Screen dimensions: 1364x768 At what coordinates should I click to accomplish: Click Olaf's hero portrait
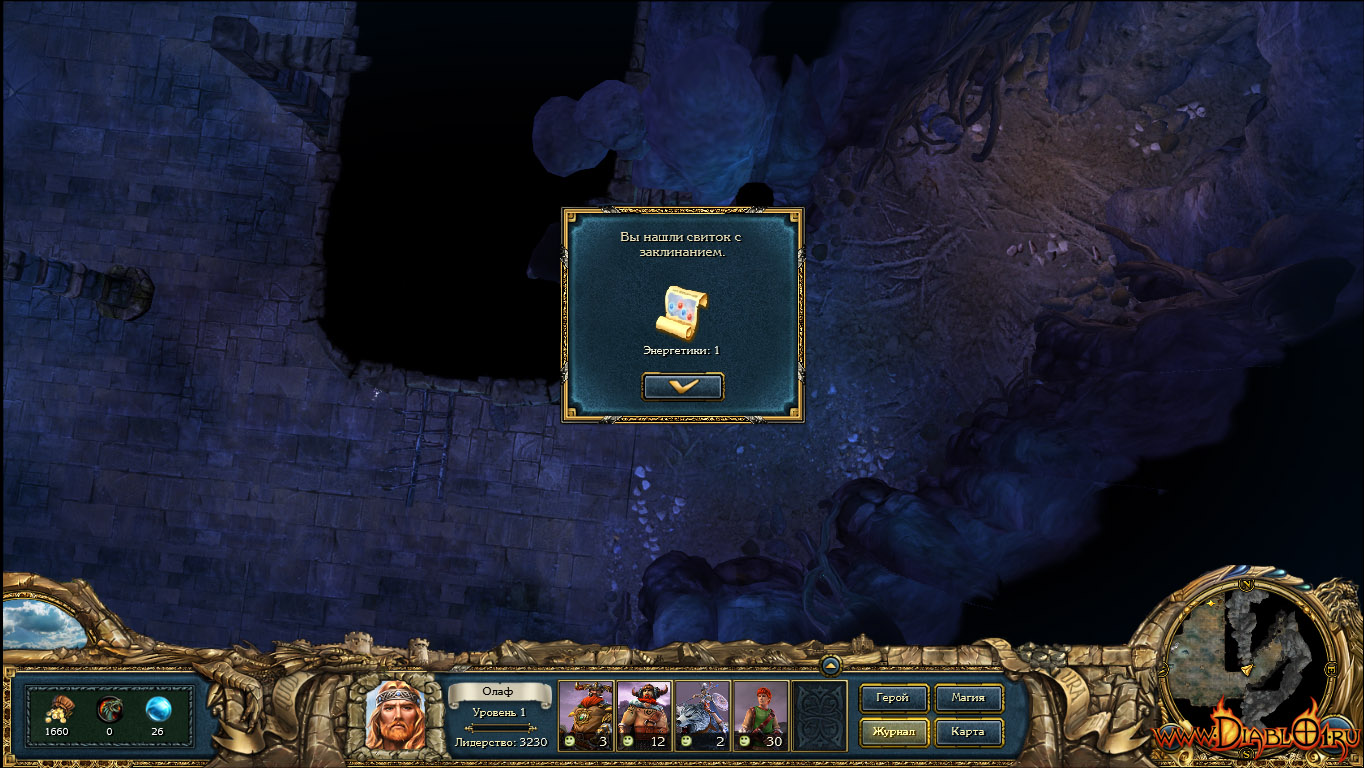pyautogui.click(x=395, y=715)
